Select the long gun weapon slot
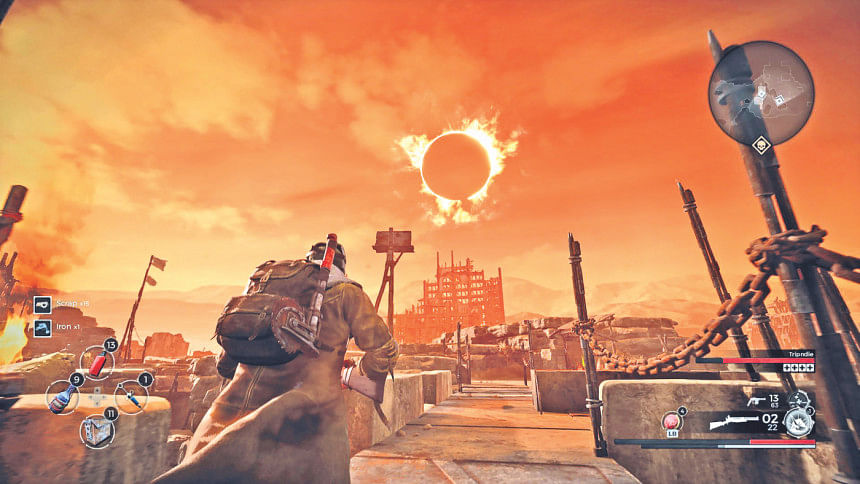860x484 pixels. tap(734, 423)
